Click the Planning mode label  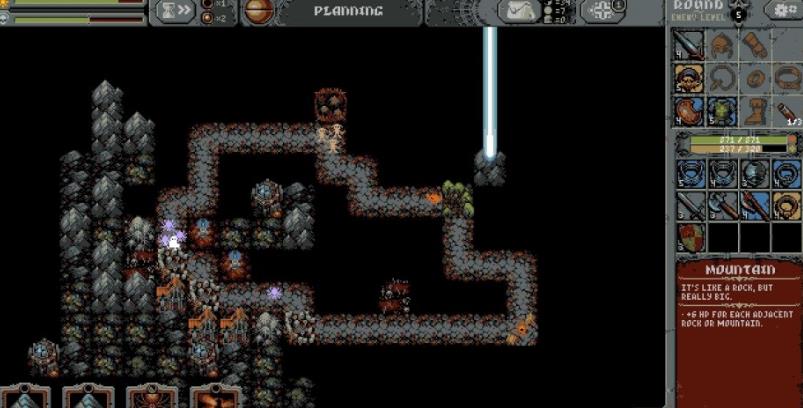(347, 11)
